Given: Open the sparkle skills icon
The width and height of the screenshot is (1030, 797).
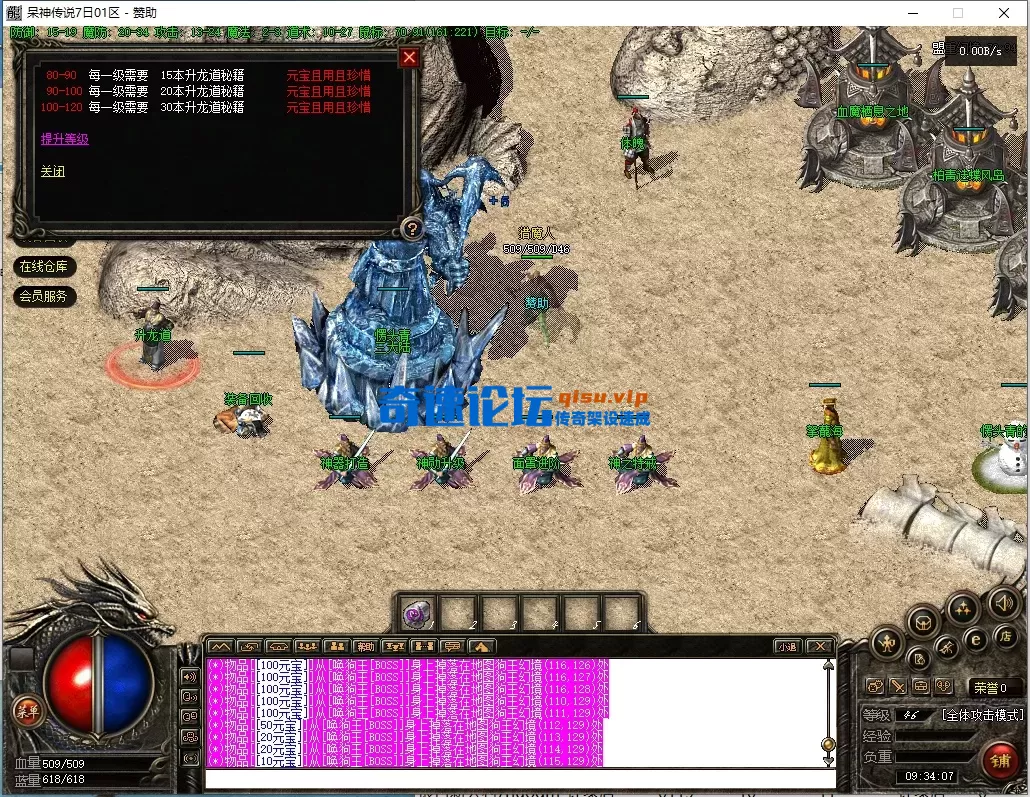Looking at the screenshot, I should pyautogui.click(x=963, y=608).
